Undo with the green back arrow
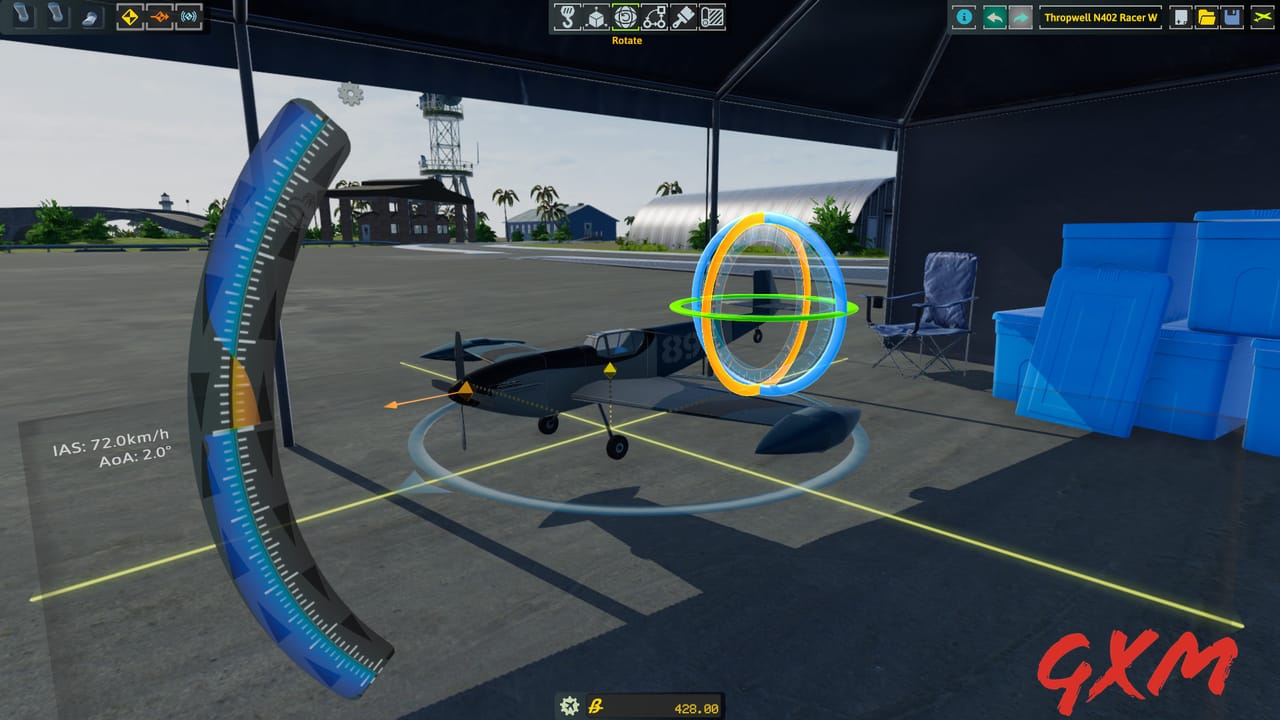 [x=994, y=17]
